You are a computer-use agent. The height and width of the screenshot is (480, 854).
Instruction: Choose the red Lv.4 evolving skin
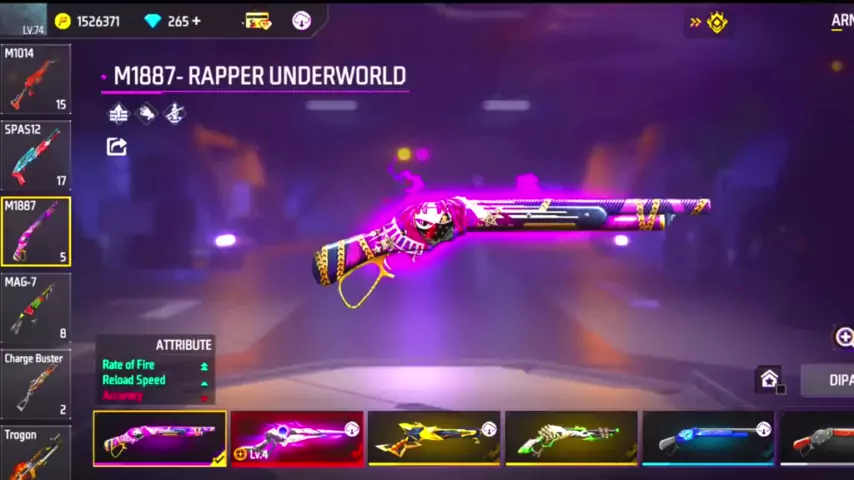pyautogui.click(x=297, y=438)
